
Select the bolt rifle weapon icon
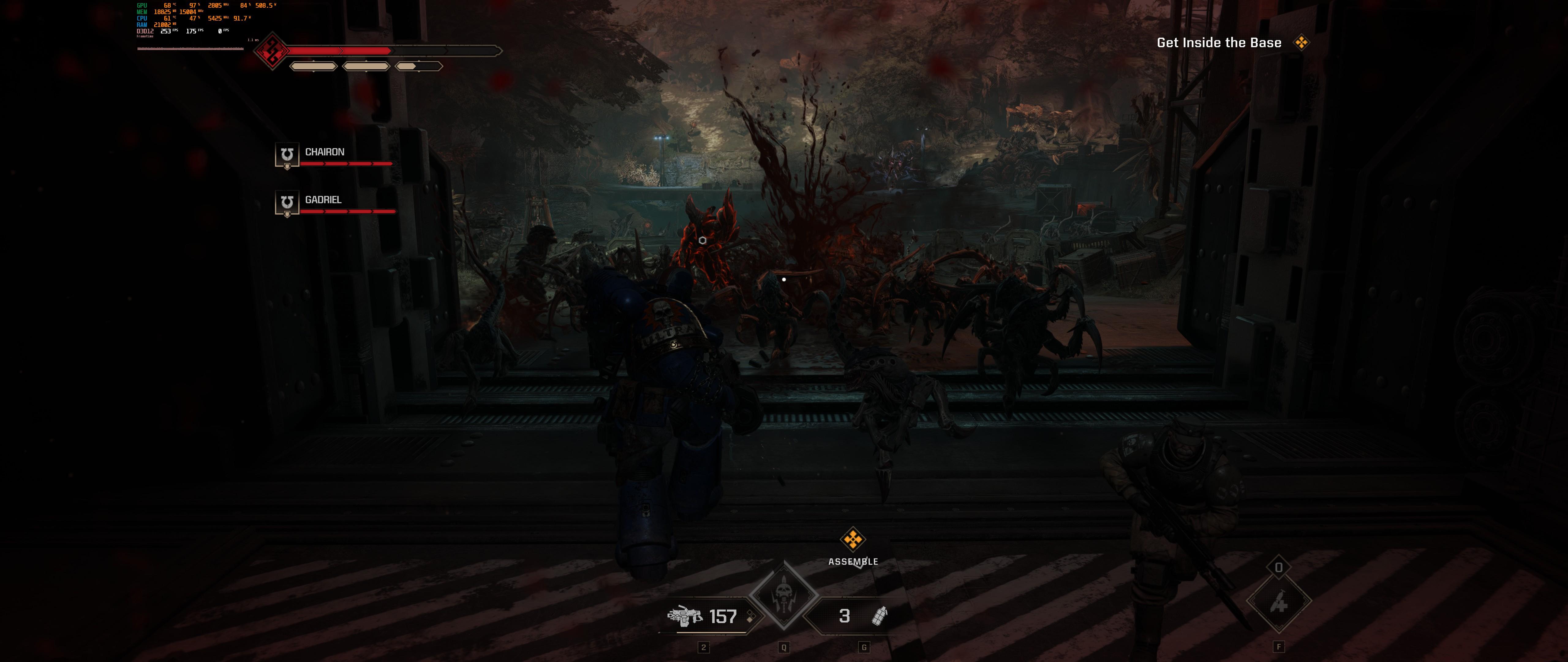(685, 616)
